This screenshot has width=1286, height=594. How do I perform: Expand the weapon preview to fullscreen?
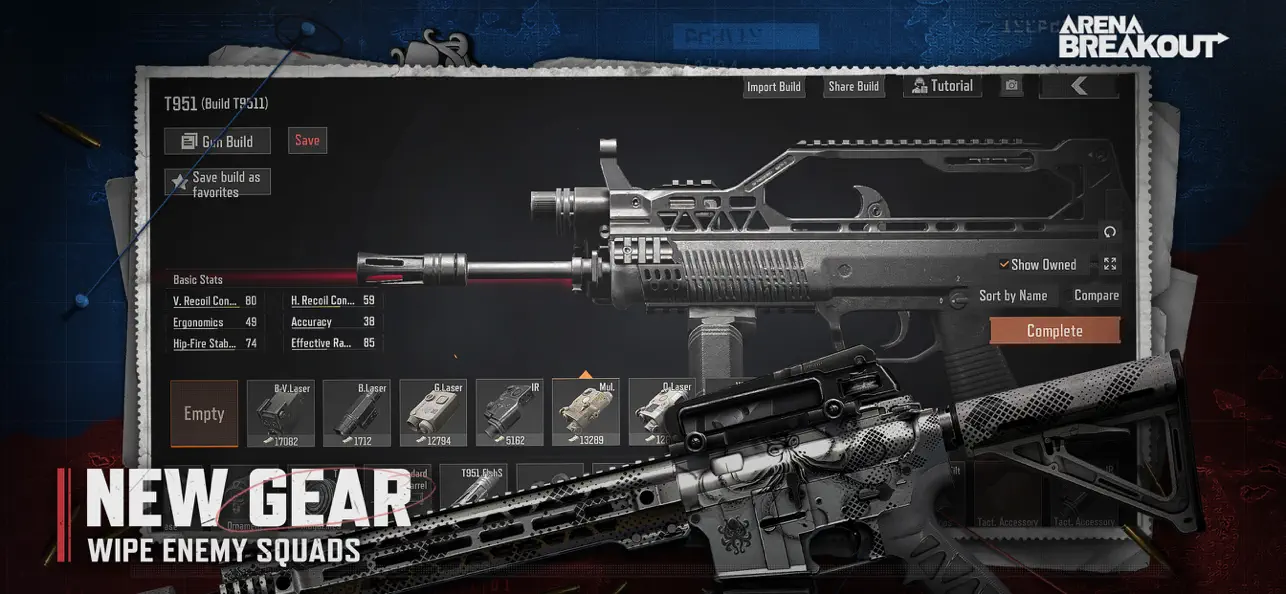pyautogui.click(x=1110, y=264)
